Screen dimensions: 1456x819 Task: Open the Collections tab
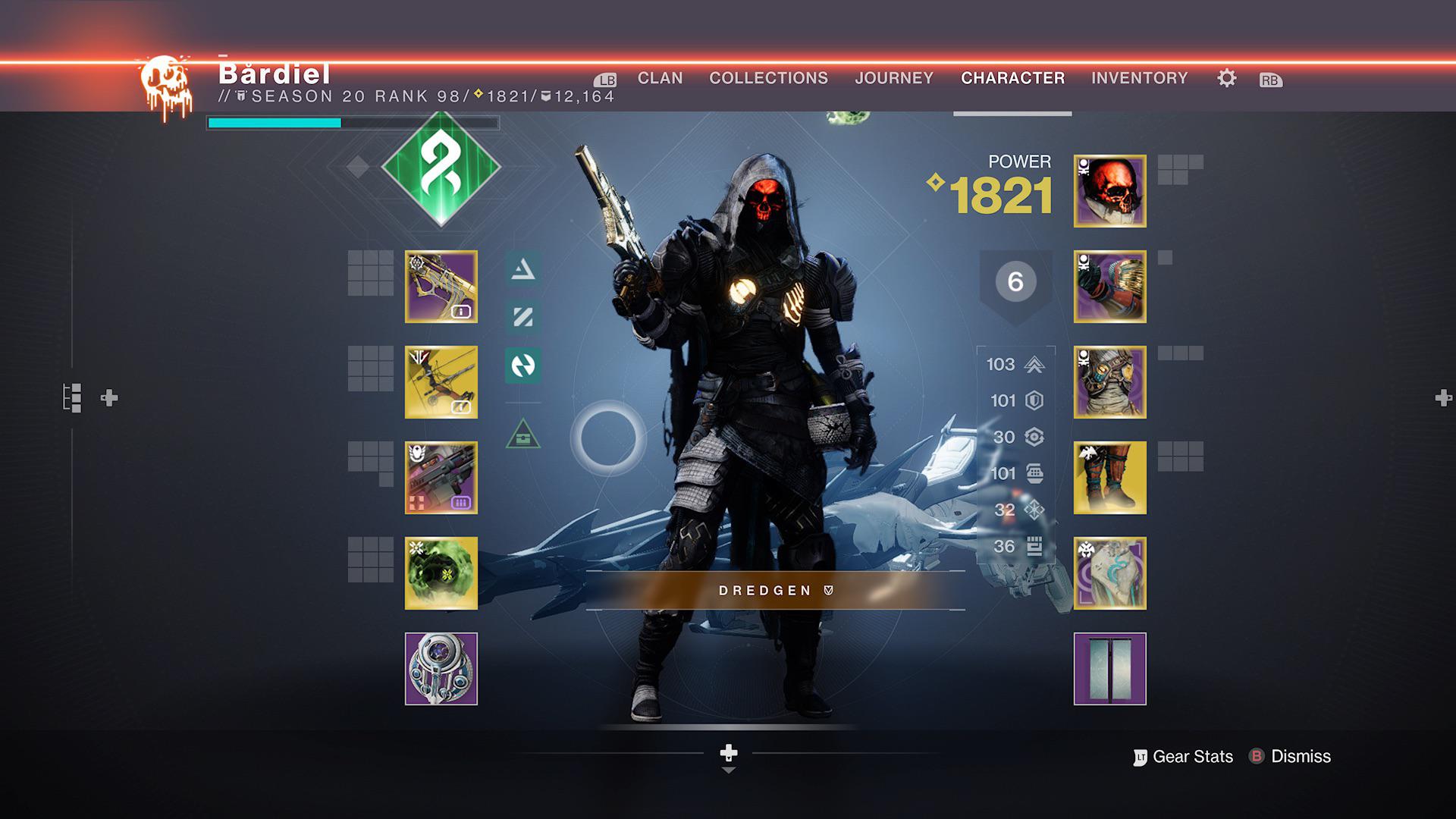click(768, 77)
